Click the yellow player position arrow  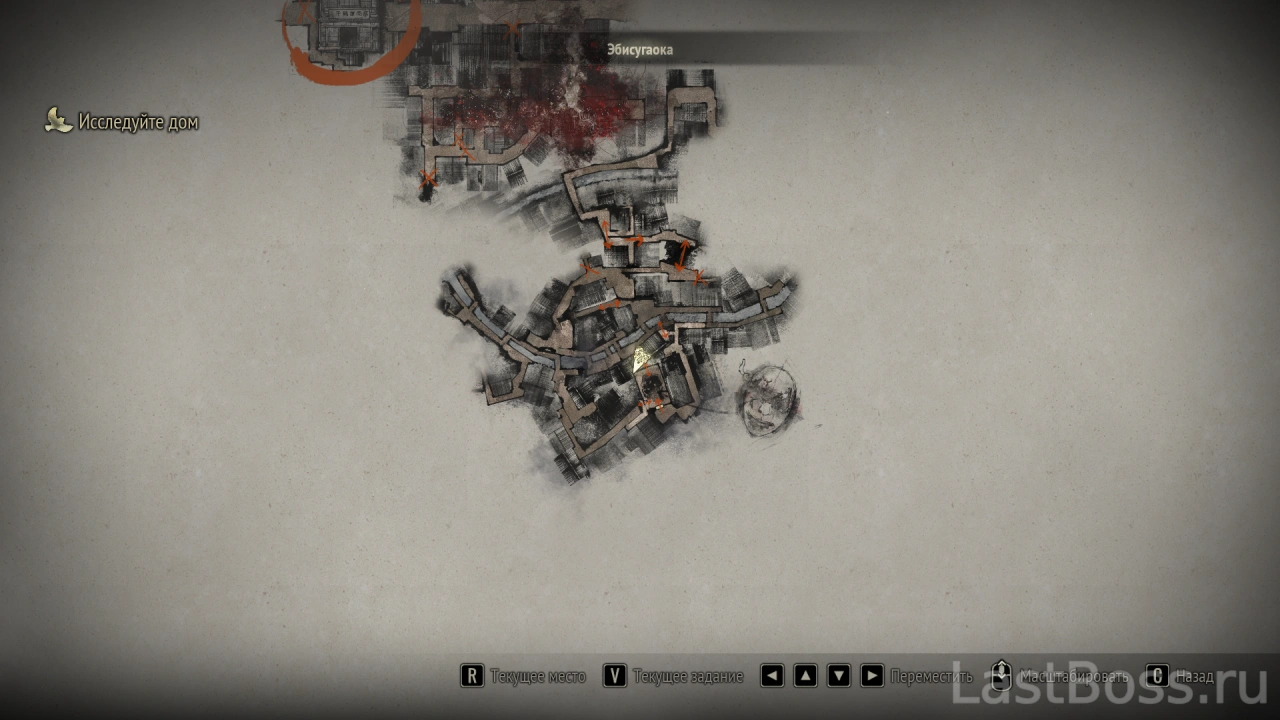click(643, 358)
